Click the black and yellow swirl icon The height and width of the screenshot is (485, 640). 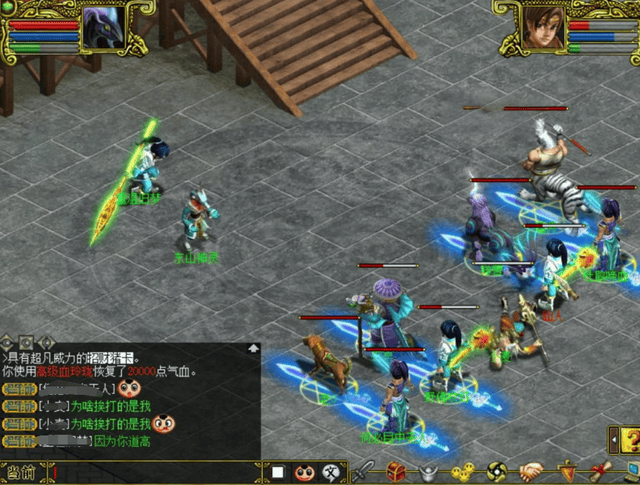497,471
